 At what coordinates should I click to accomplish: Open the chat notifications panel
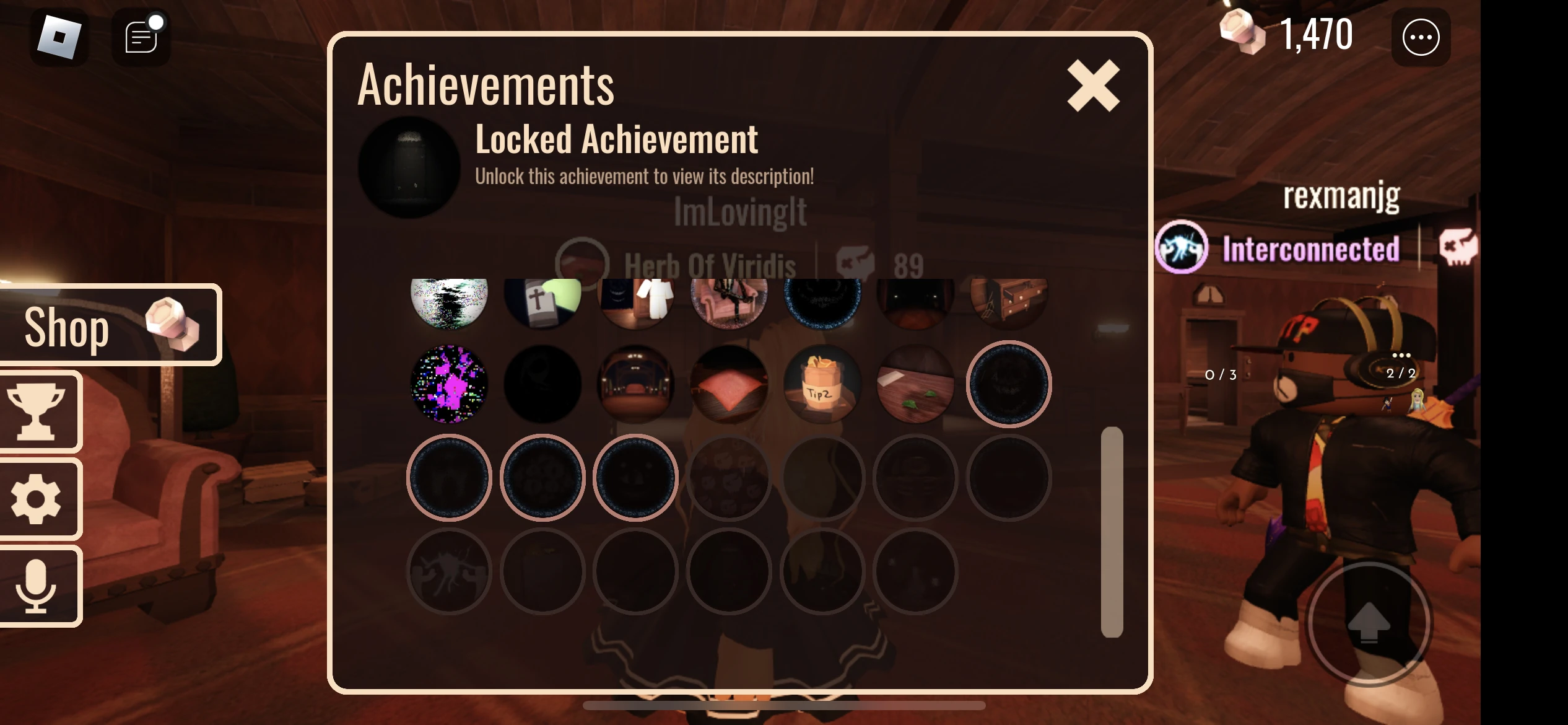point(140,37)
